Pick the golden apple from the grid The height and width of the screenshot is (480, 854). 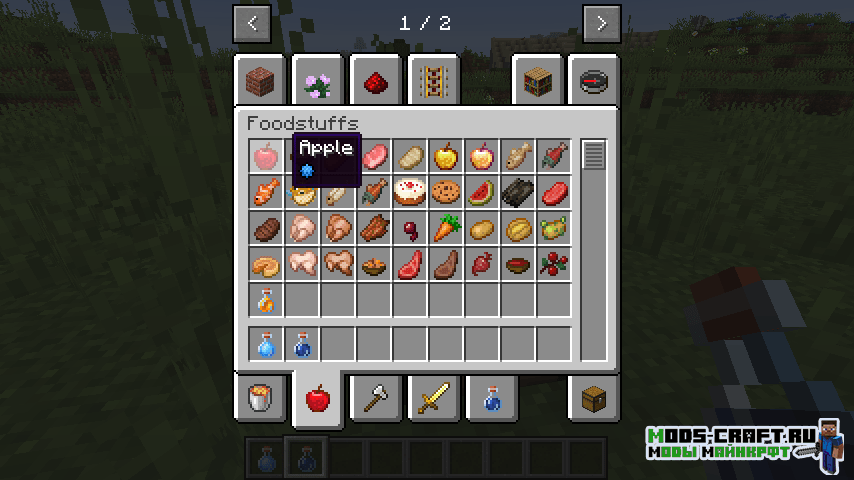click(x=446, y=156)
